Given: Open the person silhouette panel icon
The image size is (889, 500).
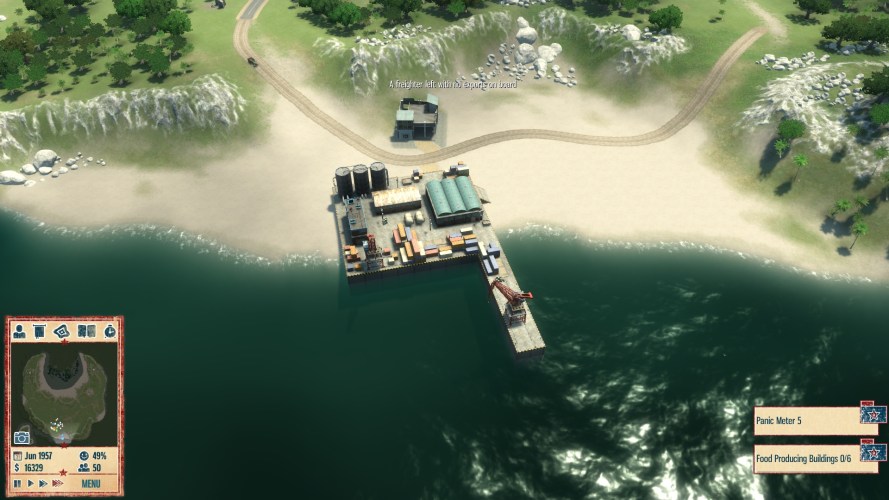Looking at the screenshot, I should [x=19, y=331].
